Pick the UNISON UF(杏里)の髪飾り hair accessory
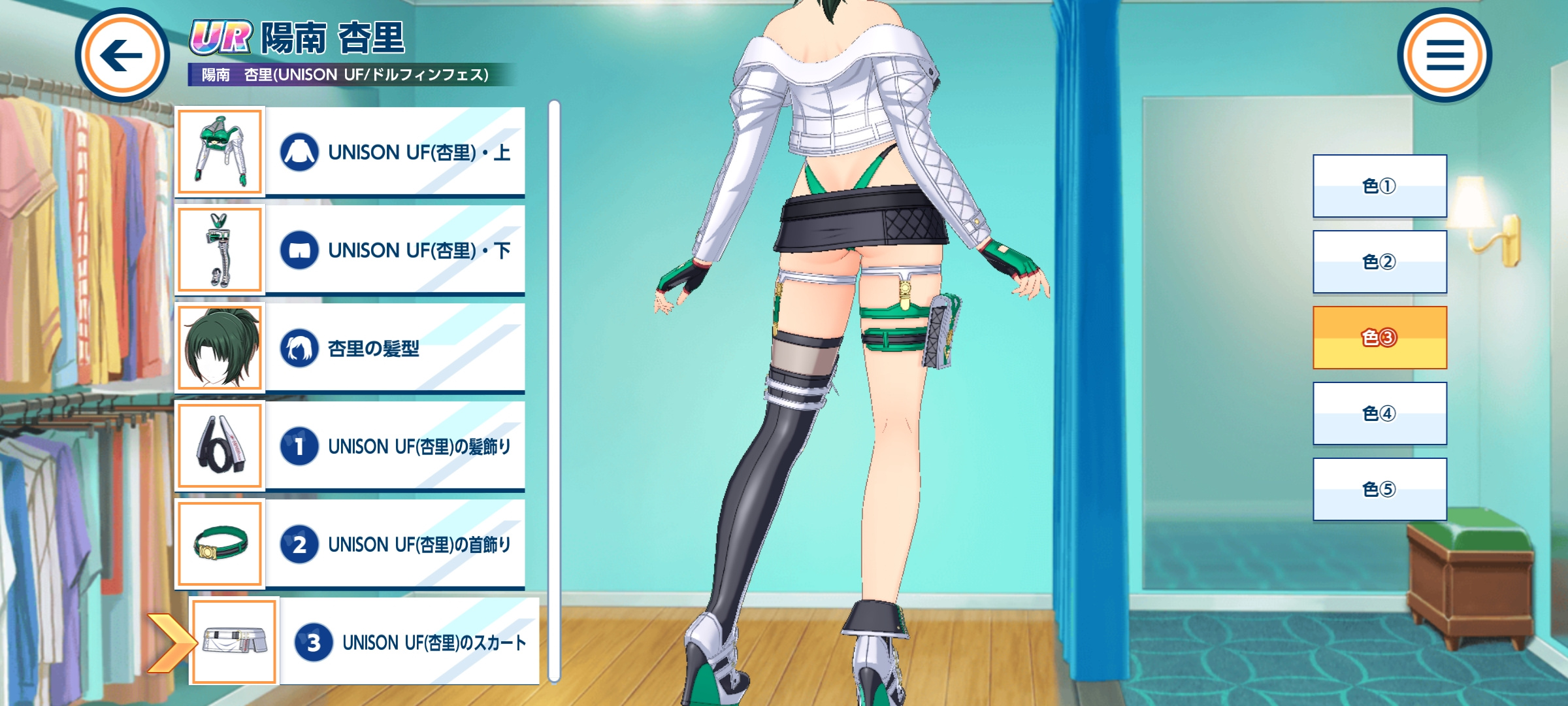 (395, 446)
